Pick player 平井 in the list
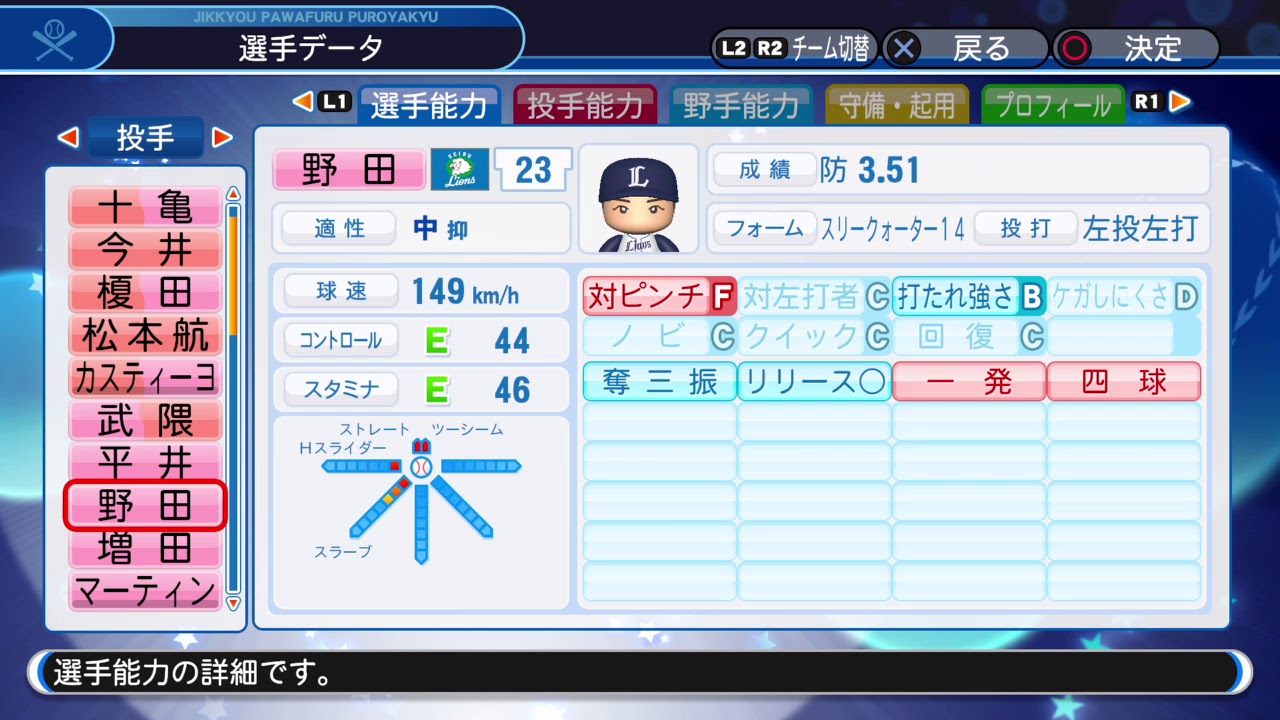 coord(145,463)
